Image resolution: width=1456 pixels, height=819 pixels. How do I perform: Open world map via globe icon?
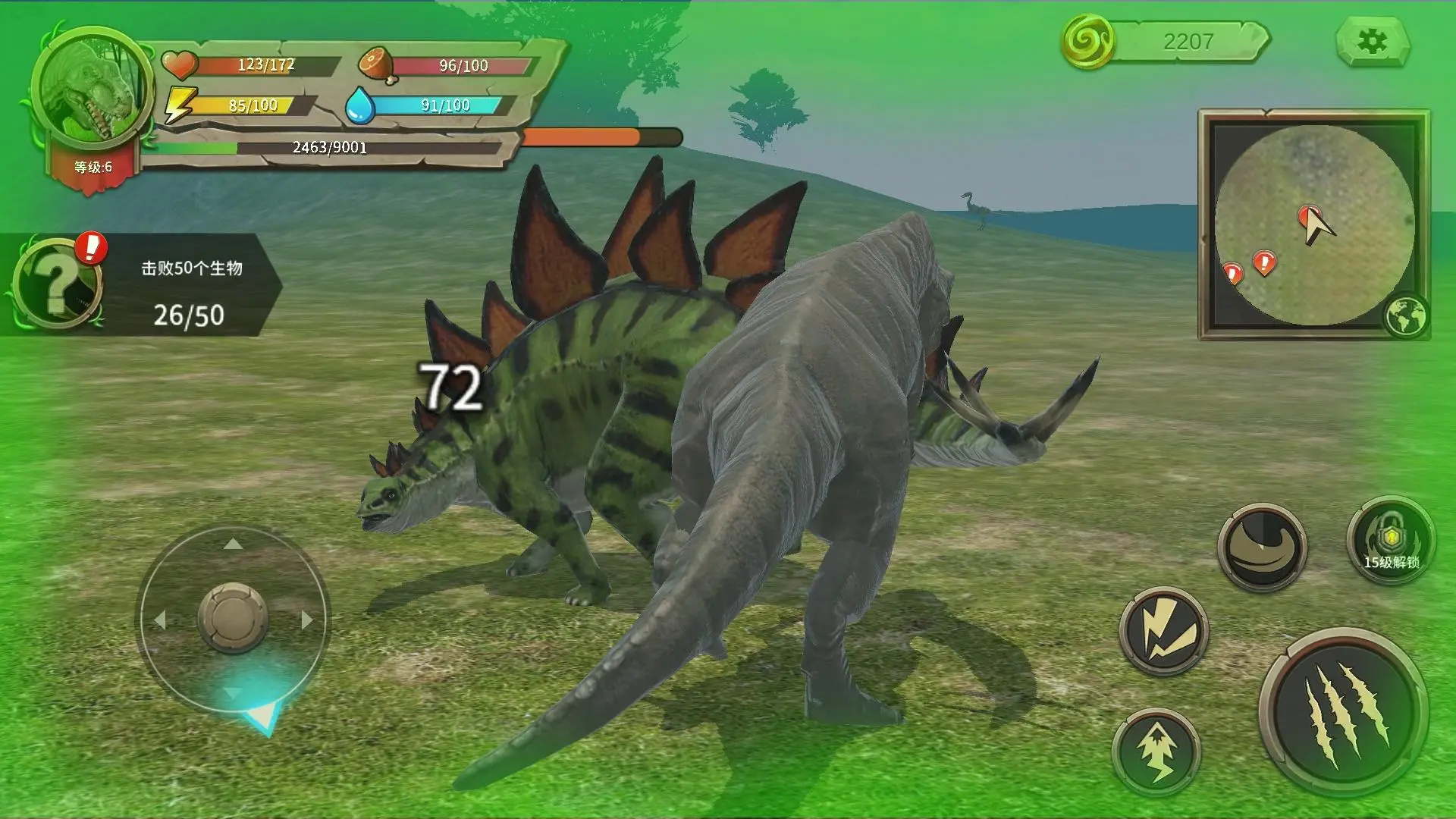pyautogui.click(x=1405, y=316)
